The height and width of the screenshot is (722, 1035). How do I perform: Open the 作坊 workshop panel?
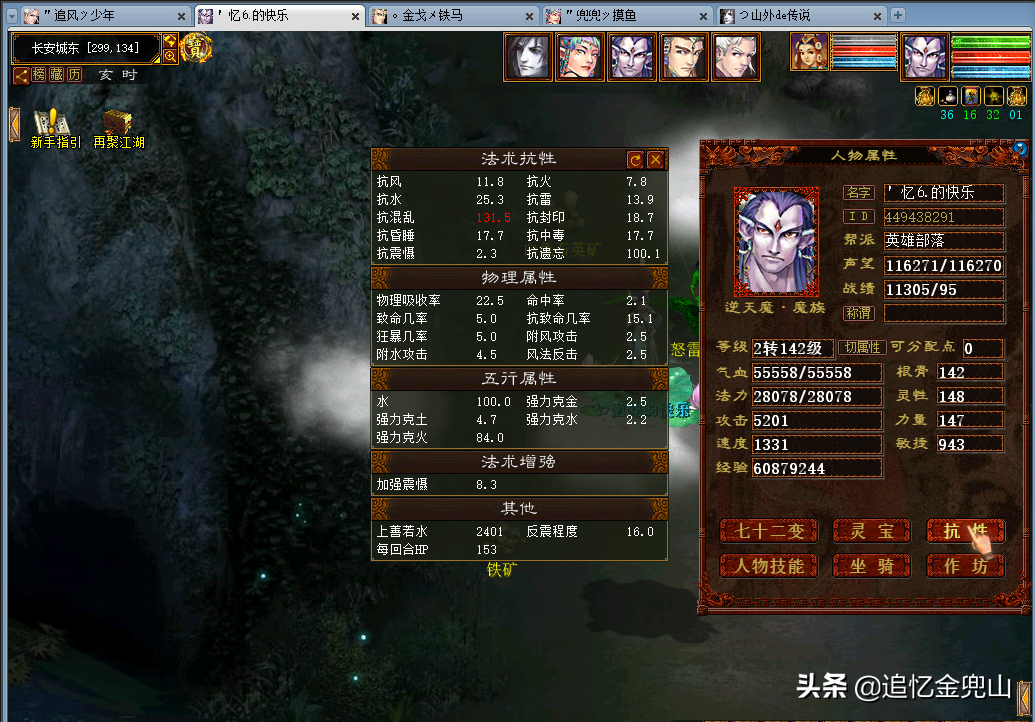964,566
